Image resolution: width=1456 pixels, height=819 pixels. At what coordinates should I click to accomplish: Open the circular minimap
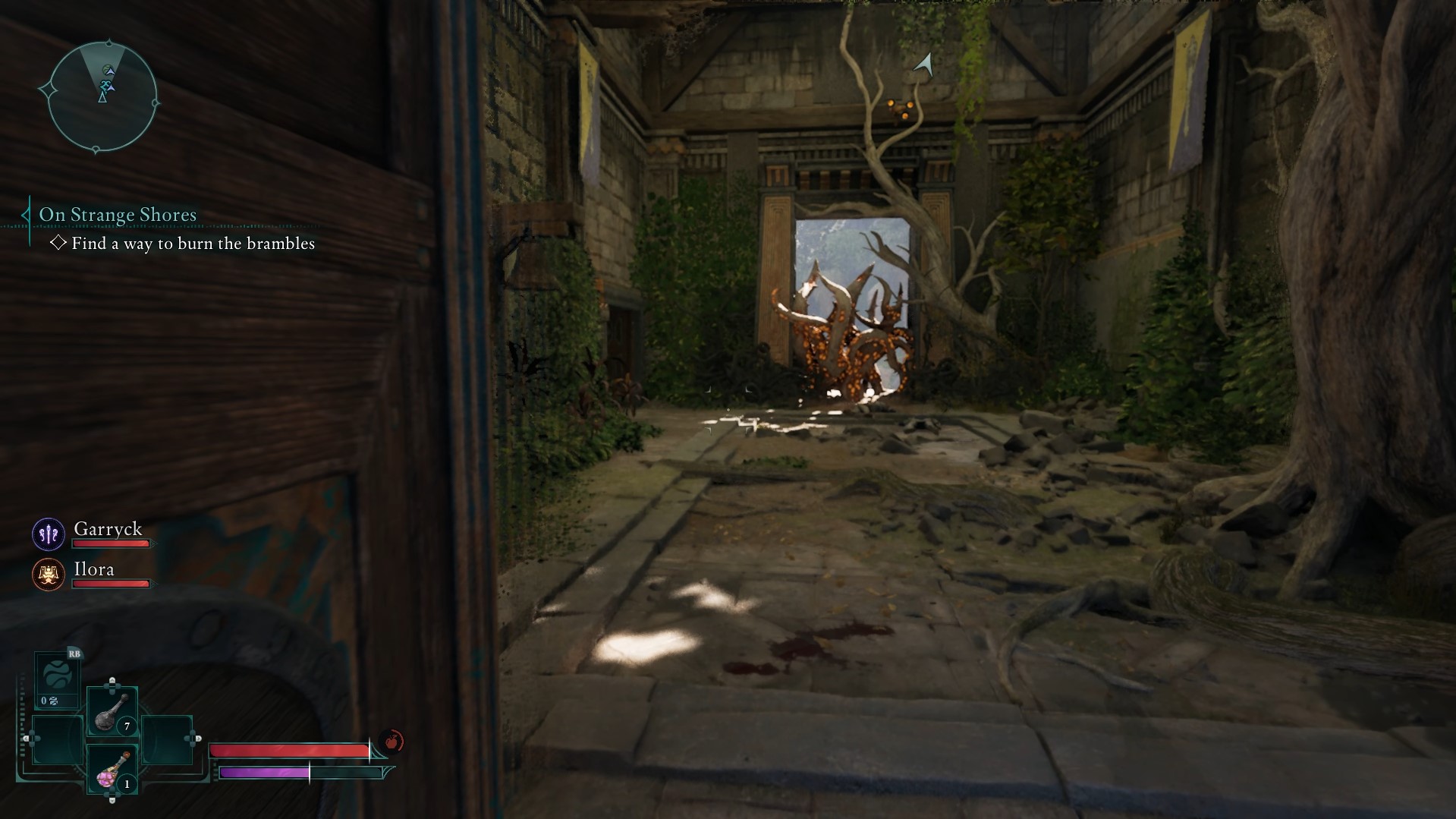tap(102, 96)
